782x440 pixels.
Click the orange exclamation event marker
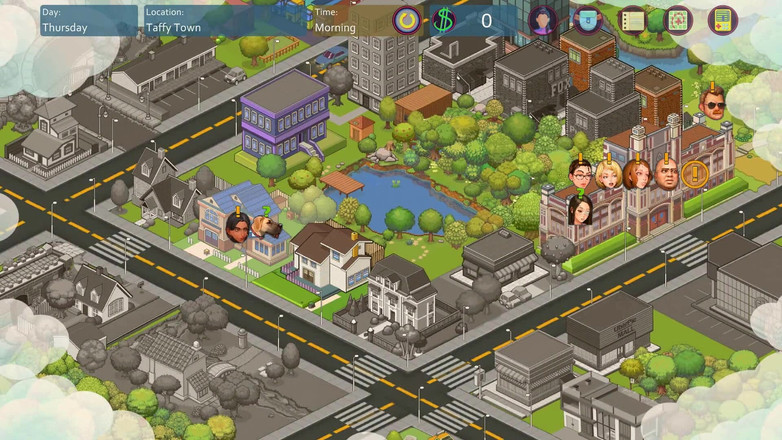[694, 174]
